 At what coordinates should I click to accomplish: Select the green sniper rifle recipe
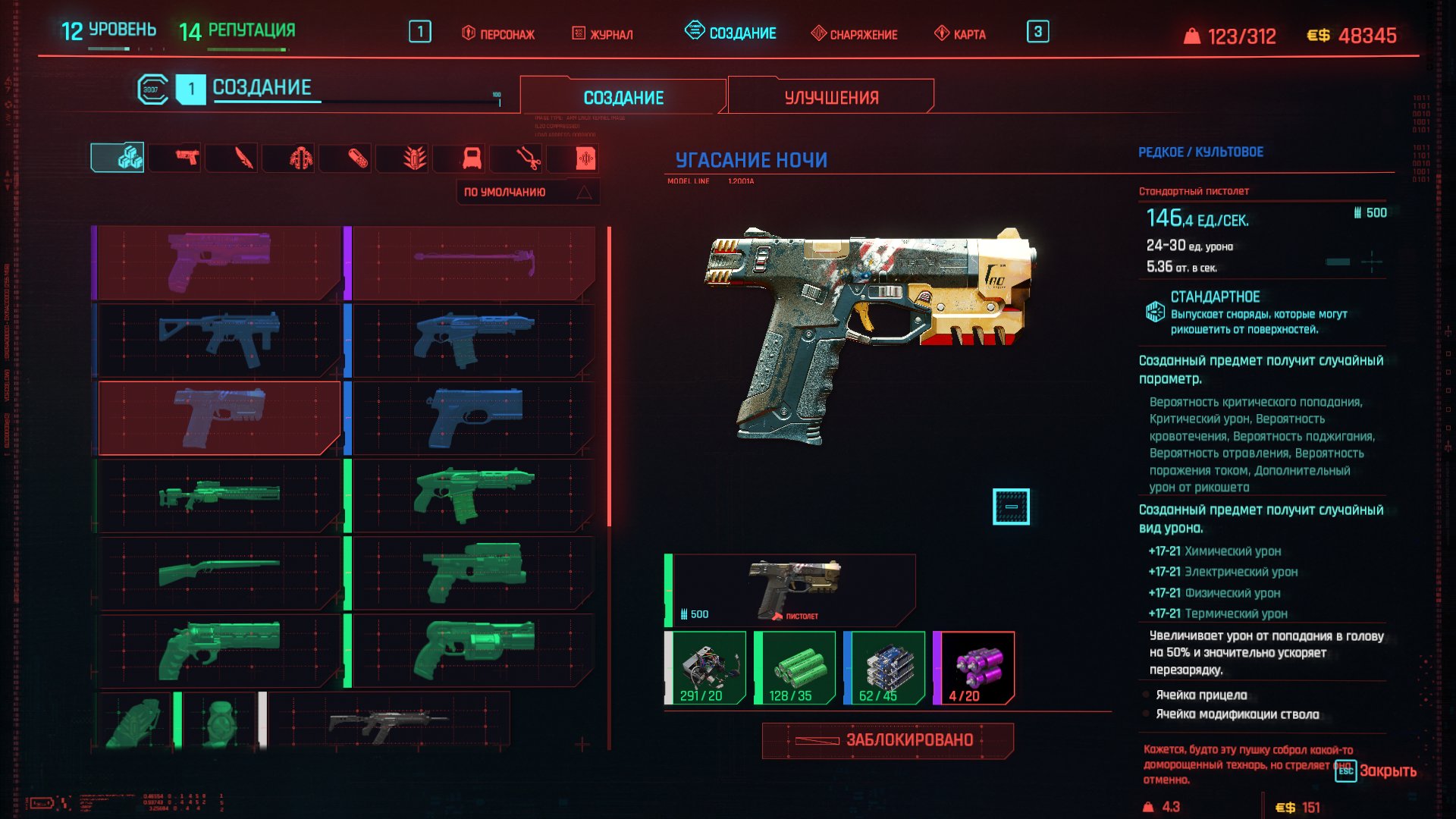(x=219, y=494)
